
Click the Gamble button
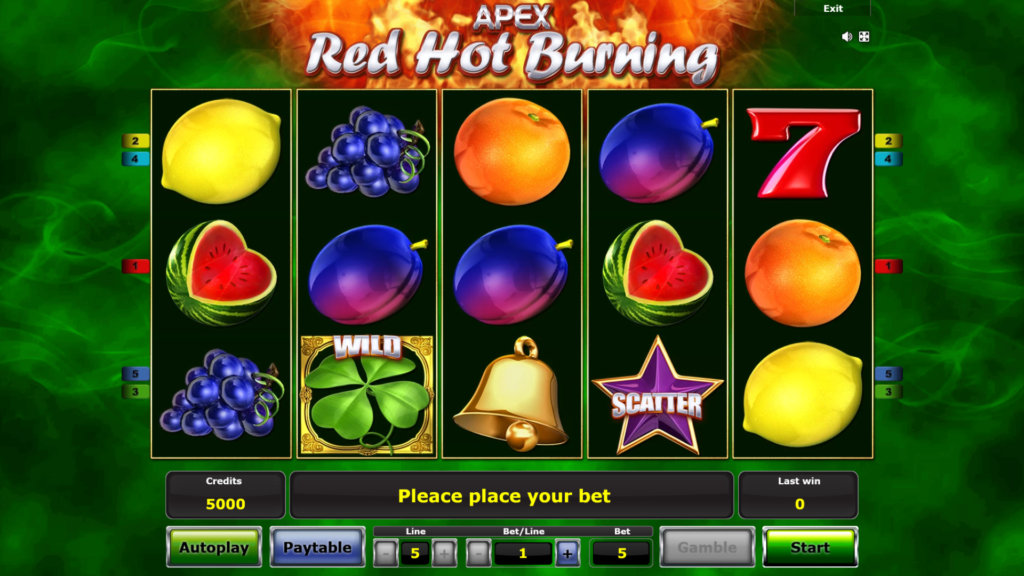[x=707, y=547]
